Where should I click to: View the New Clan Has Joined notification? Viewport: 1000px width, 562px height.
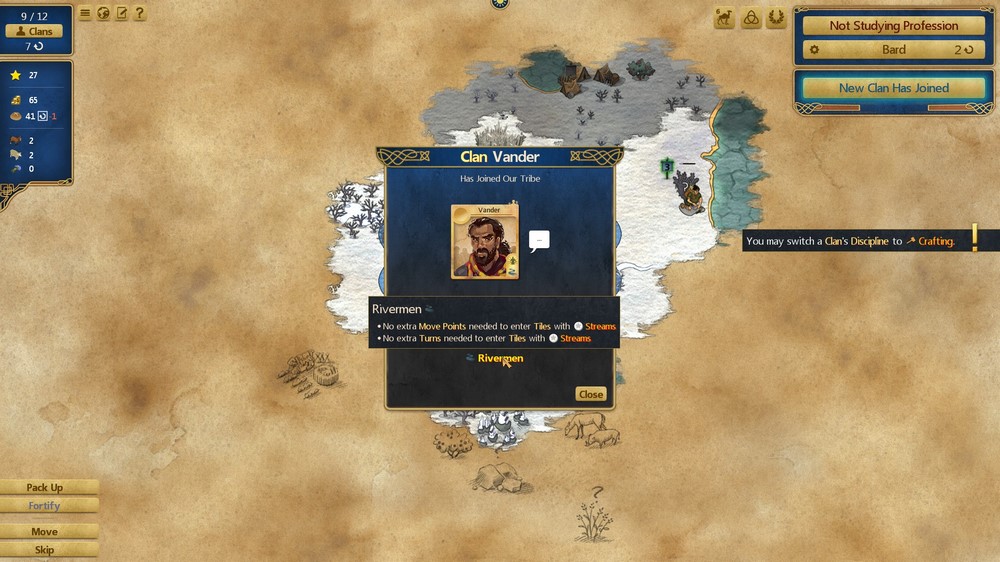(x=894, y=88)
